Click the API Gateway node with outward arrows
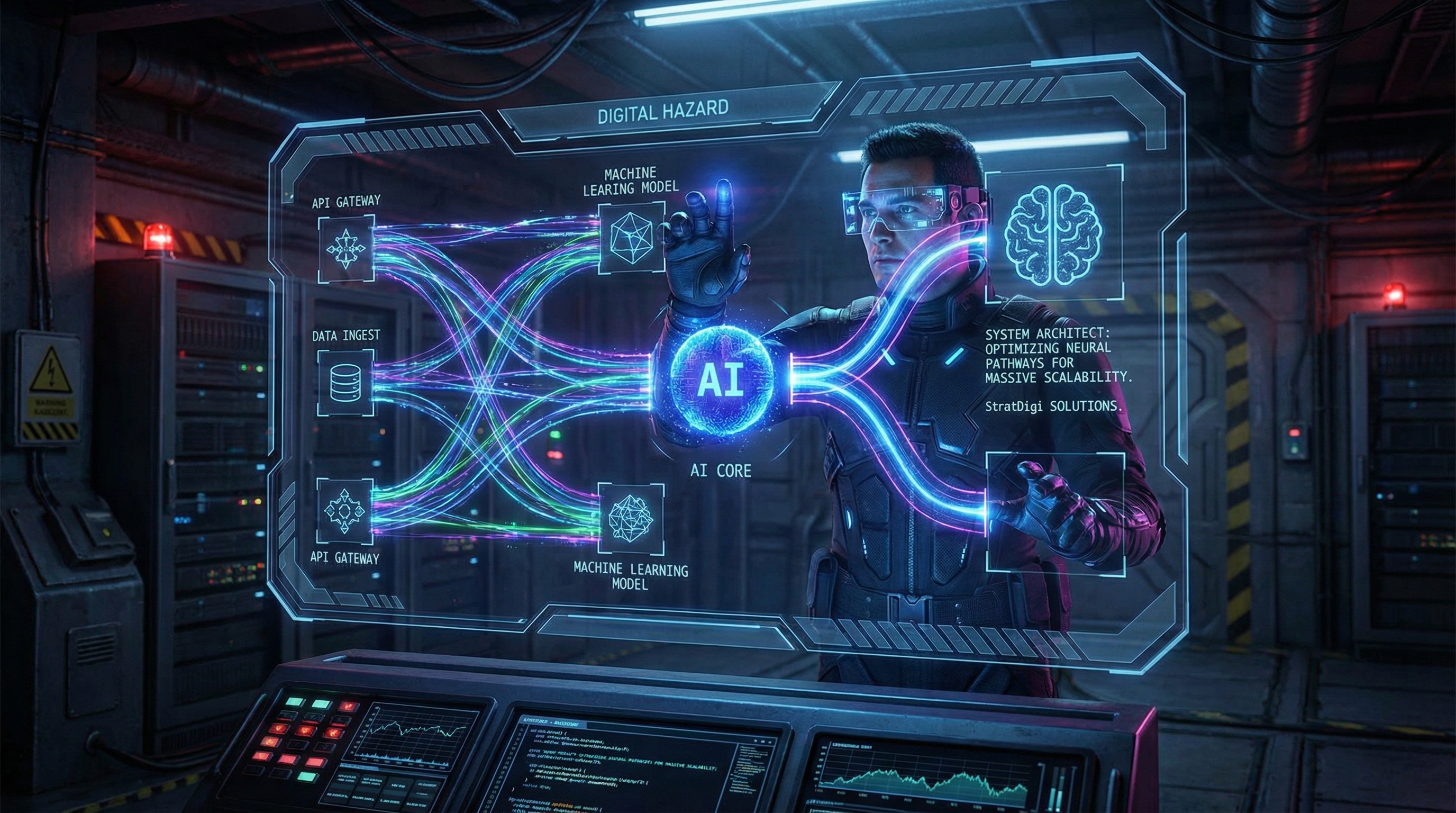 [345, 249]
